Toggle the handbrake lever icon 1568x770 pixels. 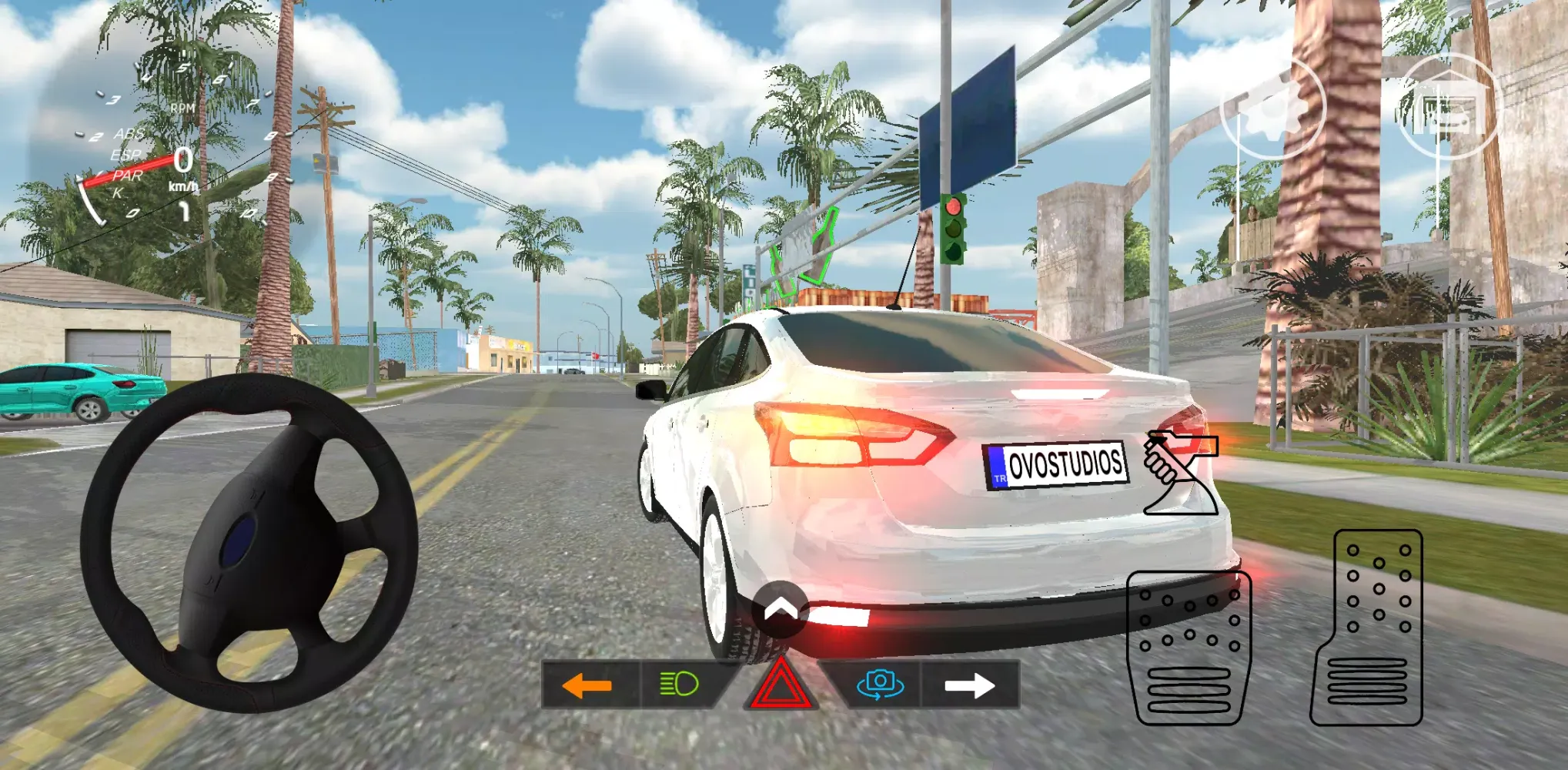(1179, 472)
